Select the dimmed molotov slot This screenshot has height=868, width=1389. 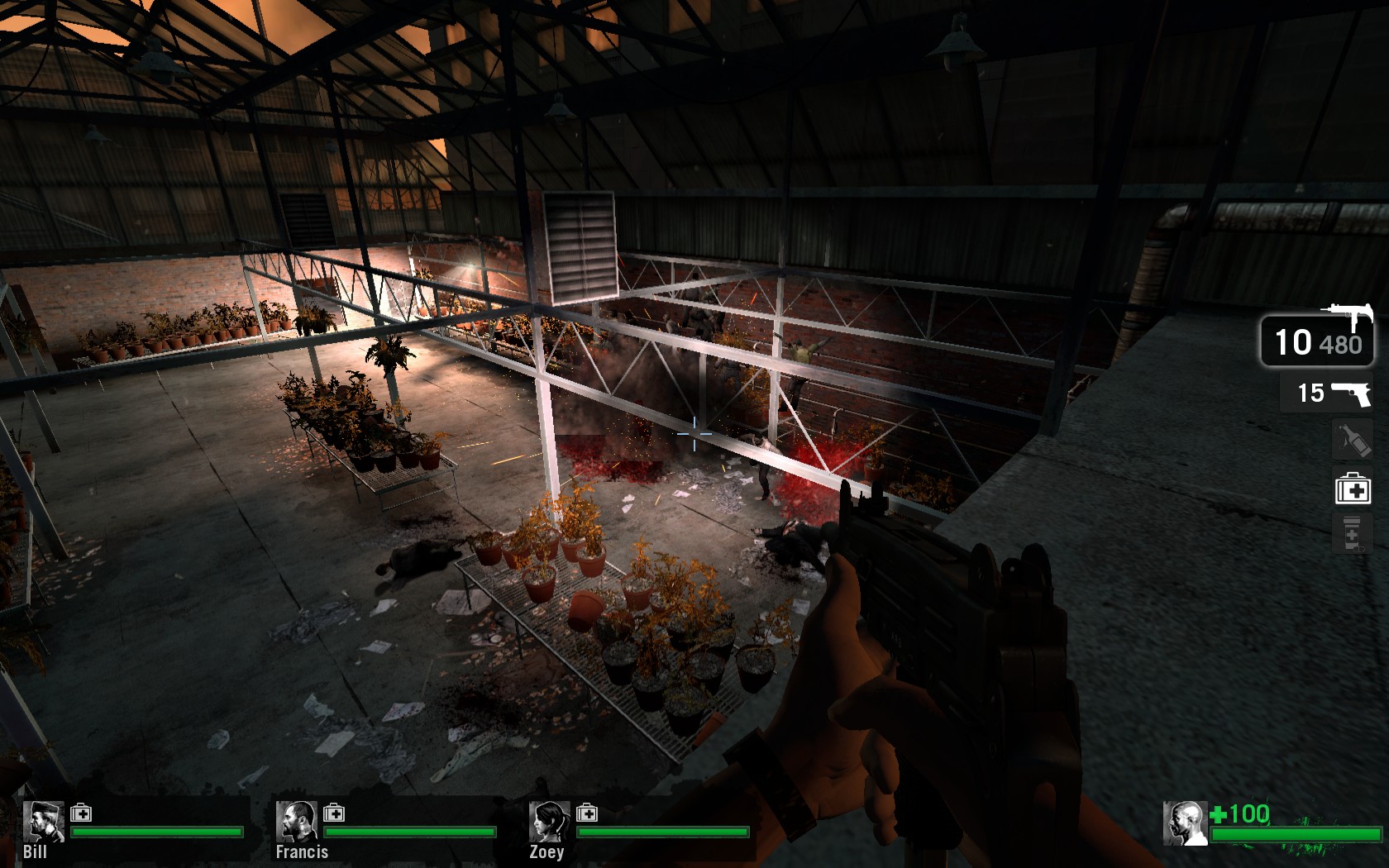tap(1352, 441)
